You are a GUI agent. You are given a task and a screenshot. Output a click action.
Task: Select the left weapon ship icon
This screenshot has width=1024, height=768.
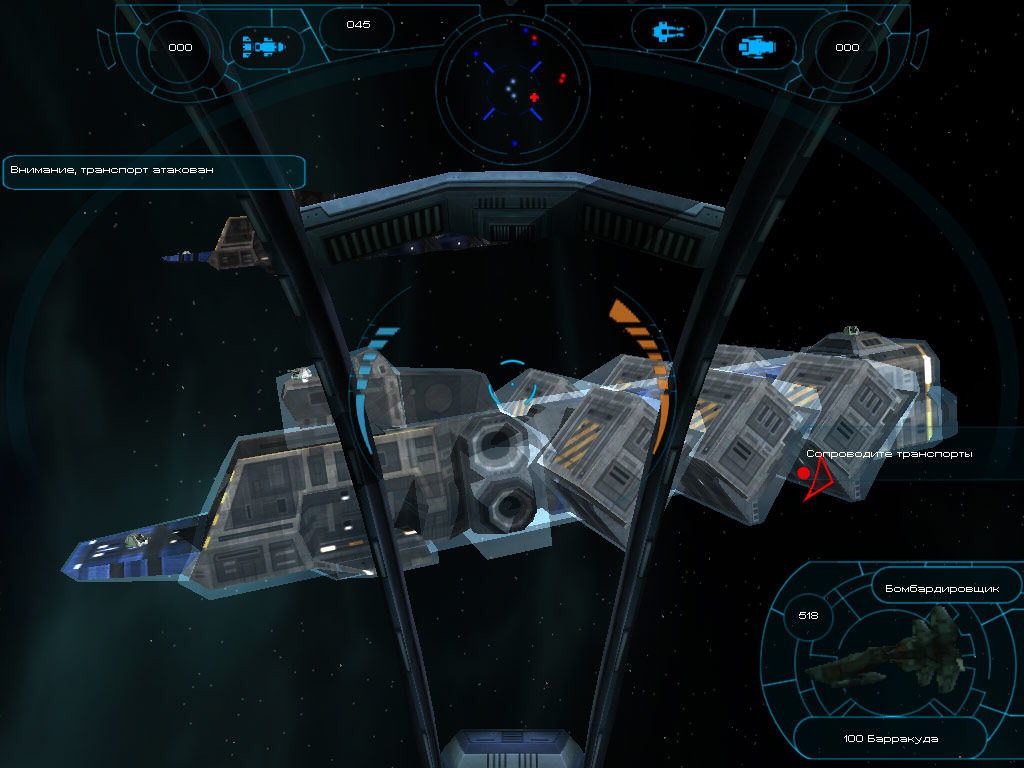pyautogui.click(x=267, y=46)
